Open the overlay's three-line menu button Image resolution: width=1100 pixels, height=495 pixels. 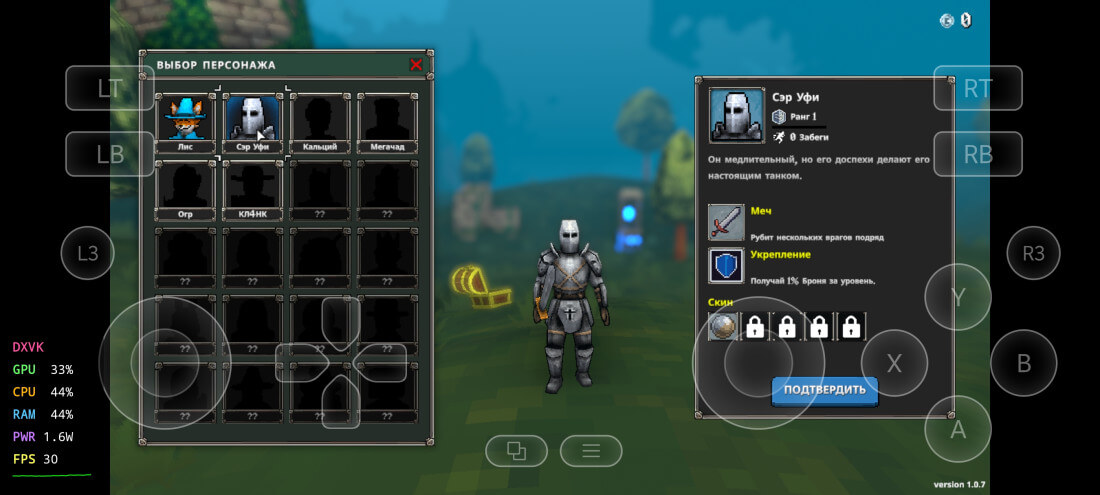(x=591, y=451)
